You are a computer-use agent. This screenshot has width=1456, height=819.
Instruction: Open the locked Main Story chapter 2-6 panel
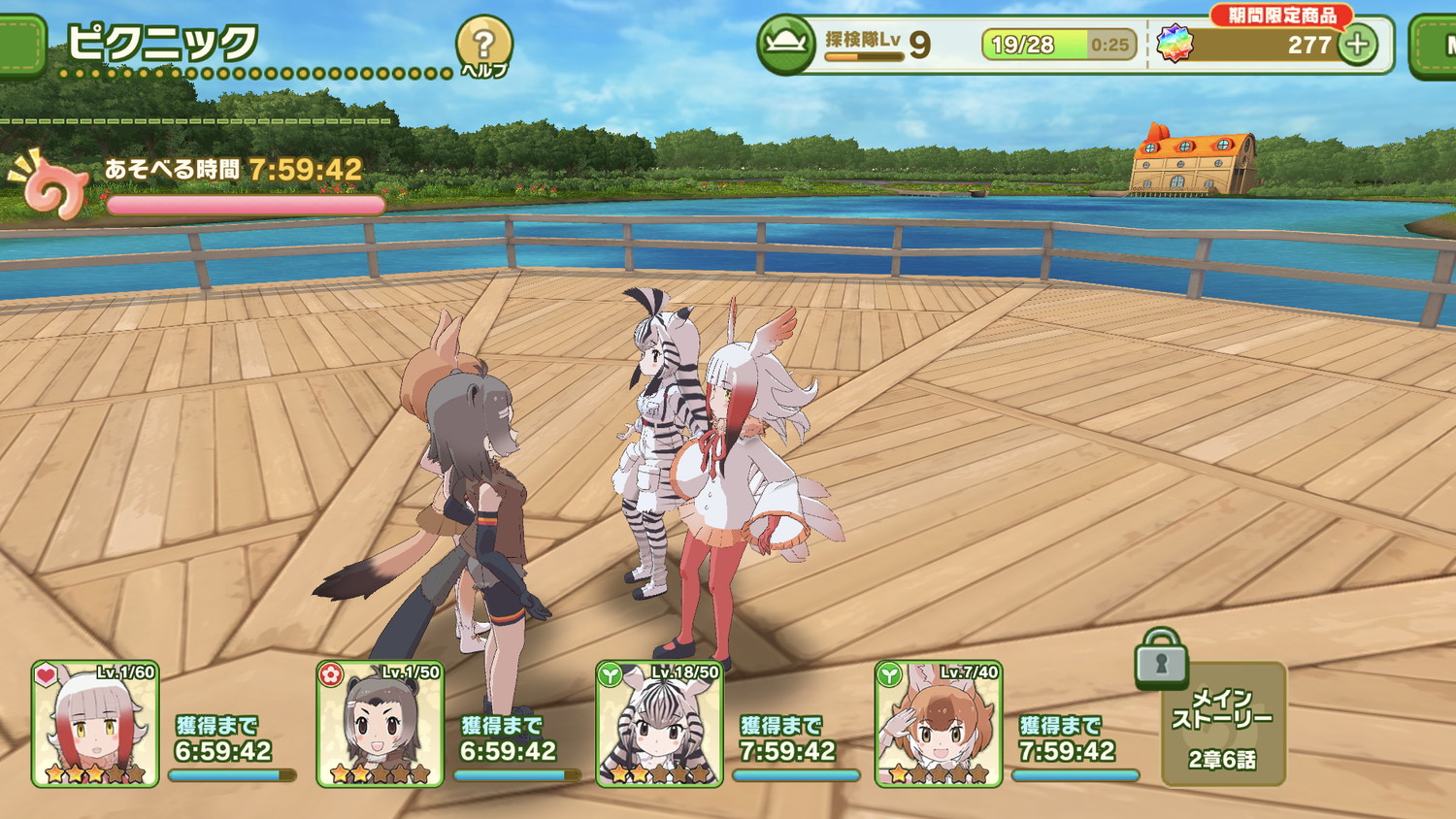1223,723
